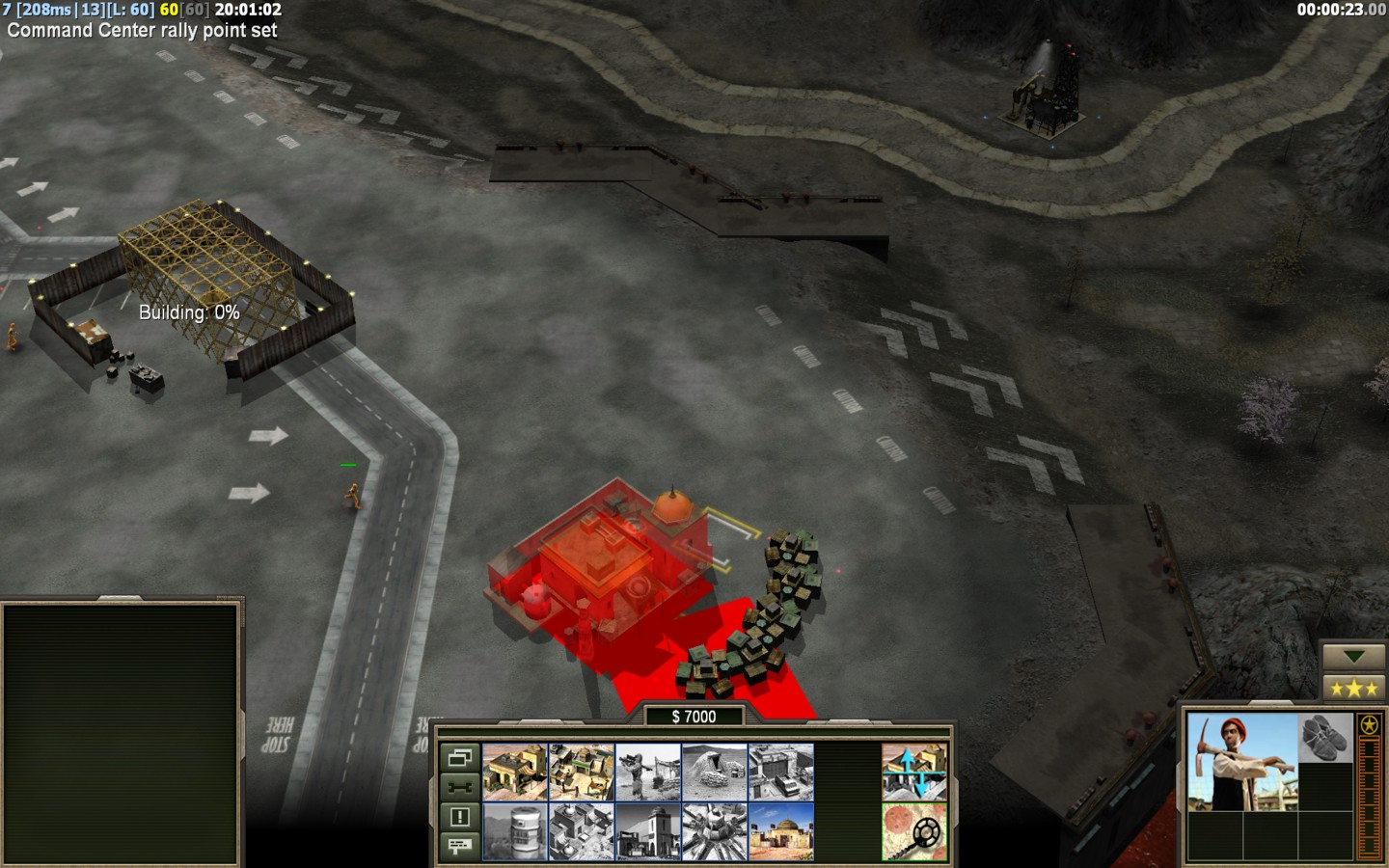Toggle the blue-arrows fake buildings command

(913, 772)
